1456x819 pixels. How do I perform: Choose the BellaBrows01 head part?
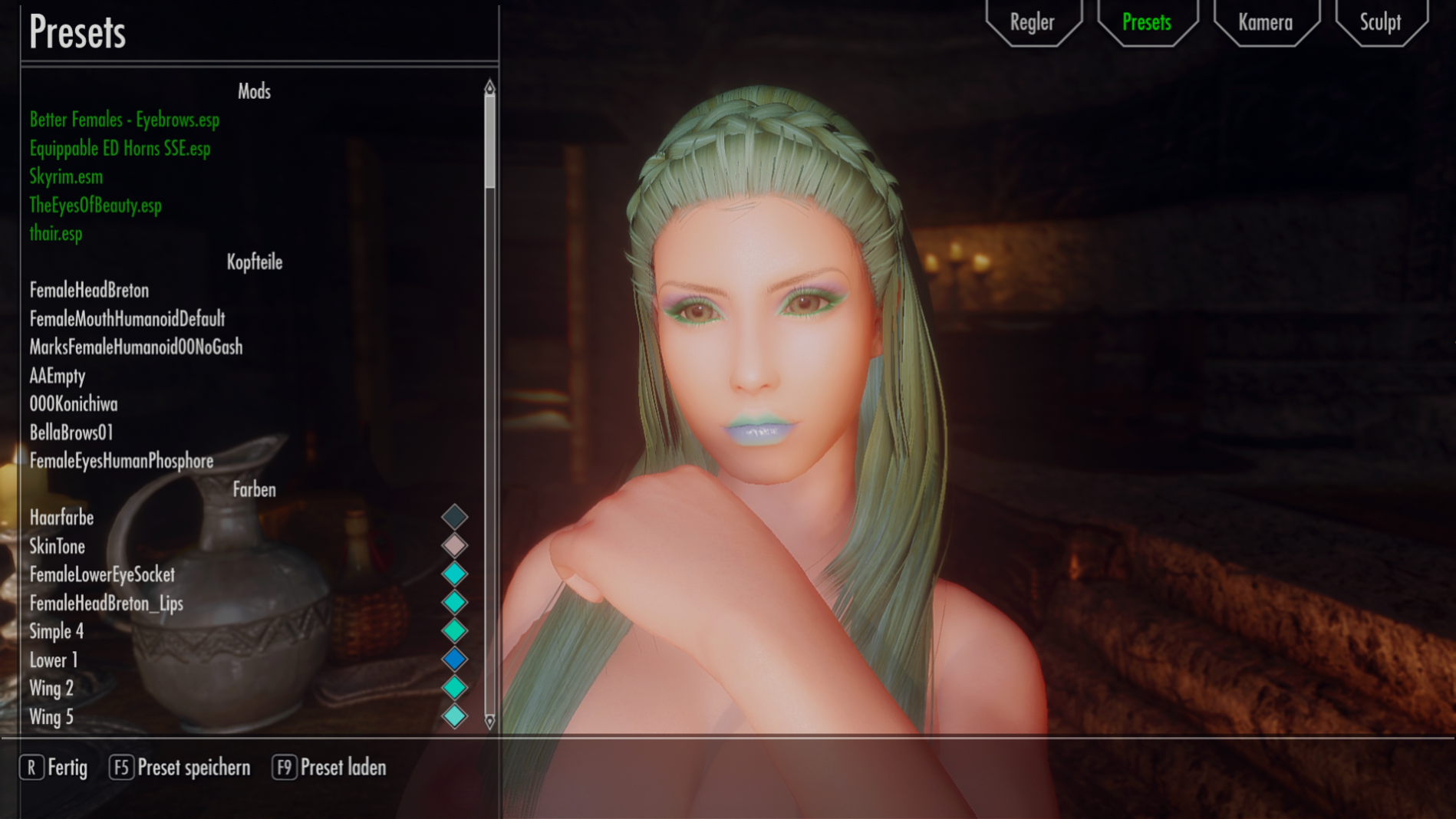pos(71,433)
